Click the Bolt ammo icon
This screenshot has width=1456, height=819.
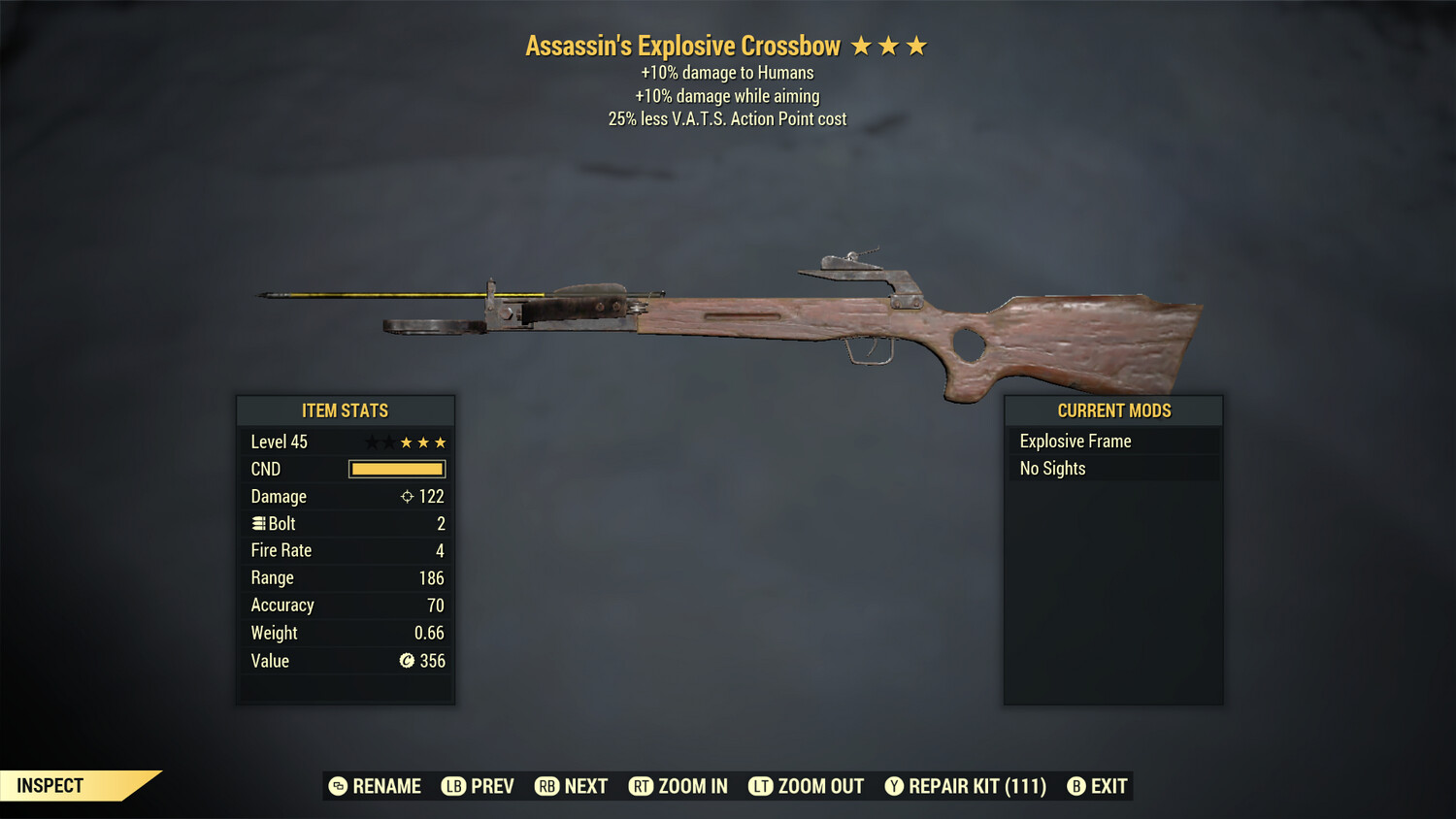point(258,523)
